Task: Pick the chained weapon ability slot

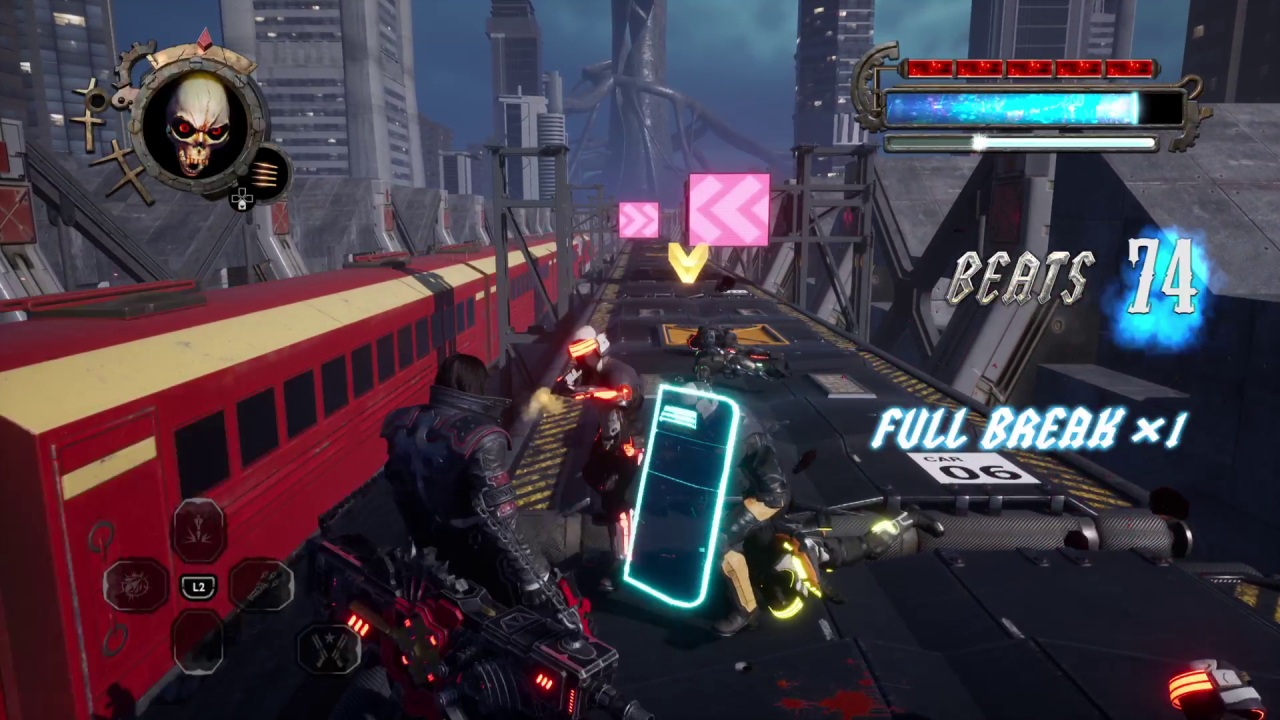Action: click(262, 585)
